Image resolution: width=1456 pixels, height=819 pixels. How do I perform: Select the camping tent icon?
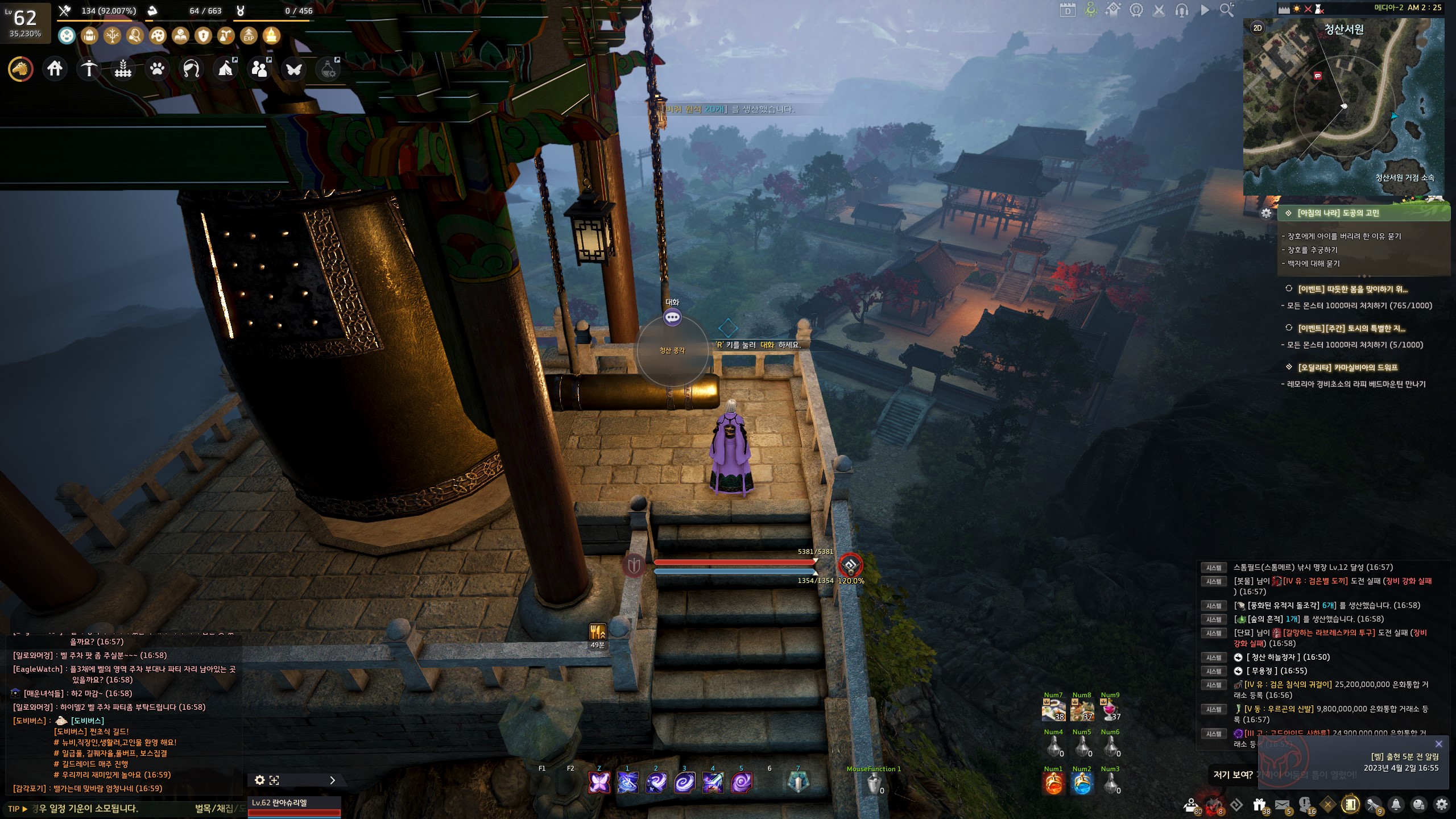(x=225, y=69)
